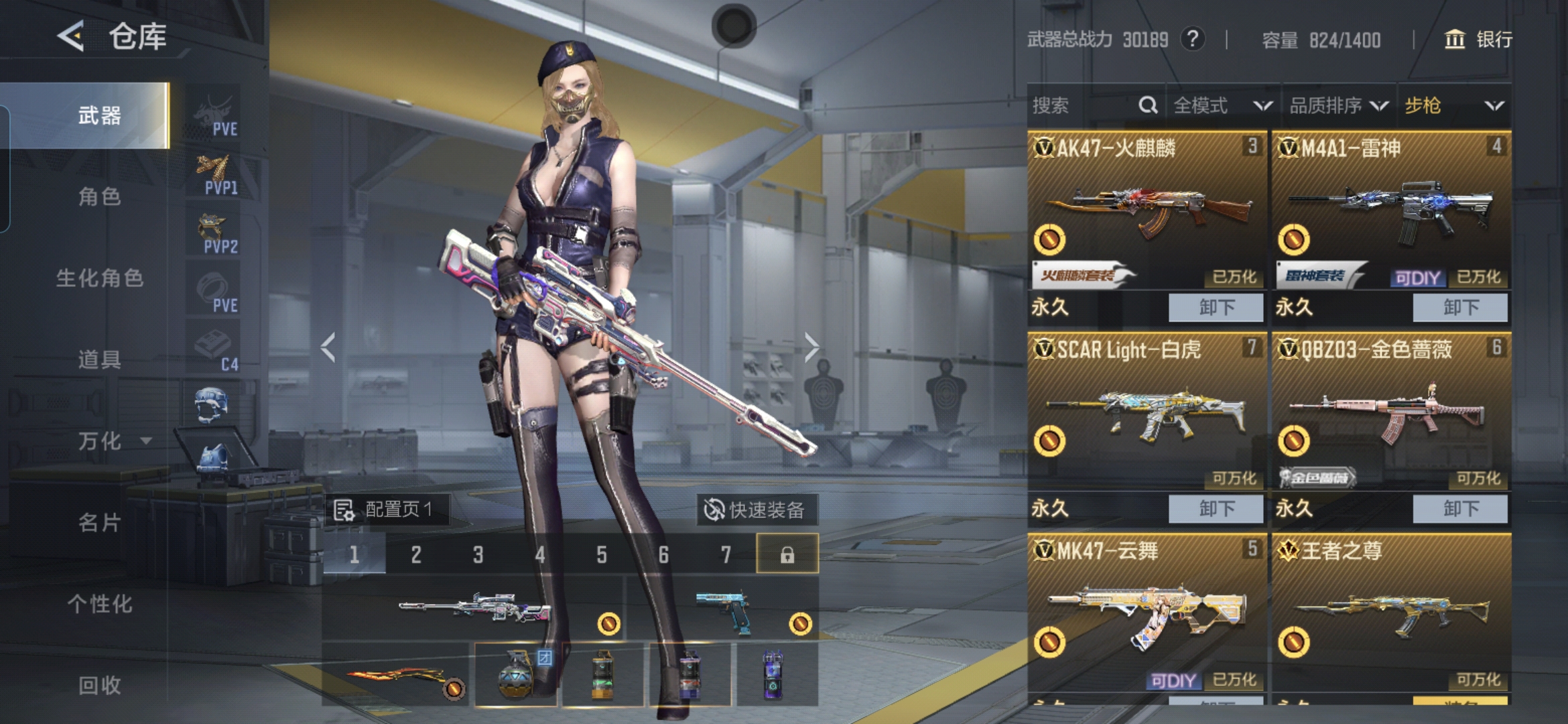Open the 配置页1 loadout page button
The height and width of the screenshot is (724, 1568).
coord(385,510)
